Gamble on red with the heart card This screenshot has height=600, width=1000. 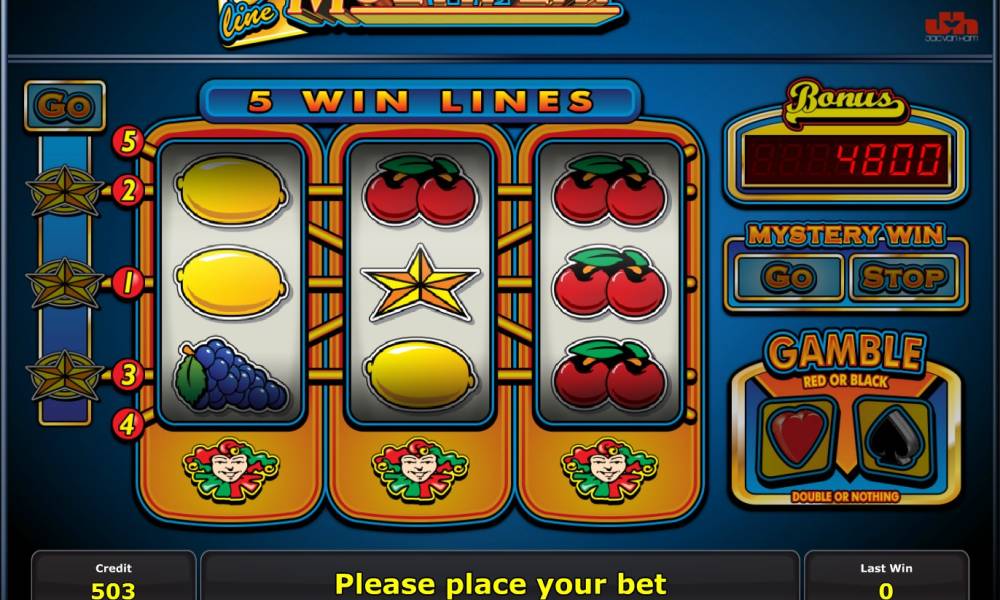[x=797, y=438]
